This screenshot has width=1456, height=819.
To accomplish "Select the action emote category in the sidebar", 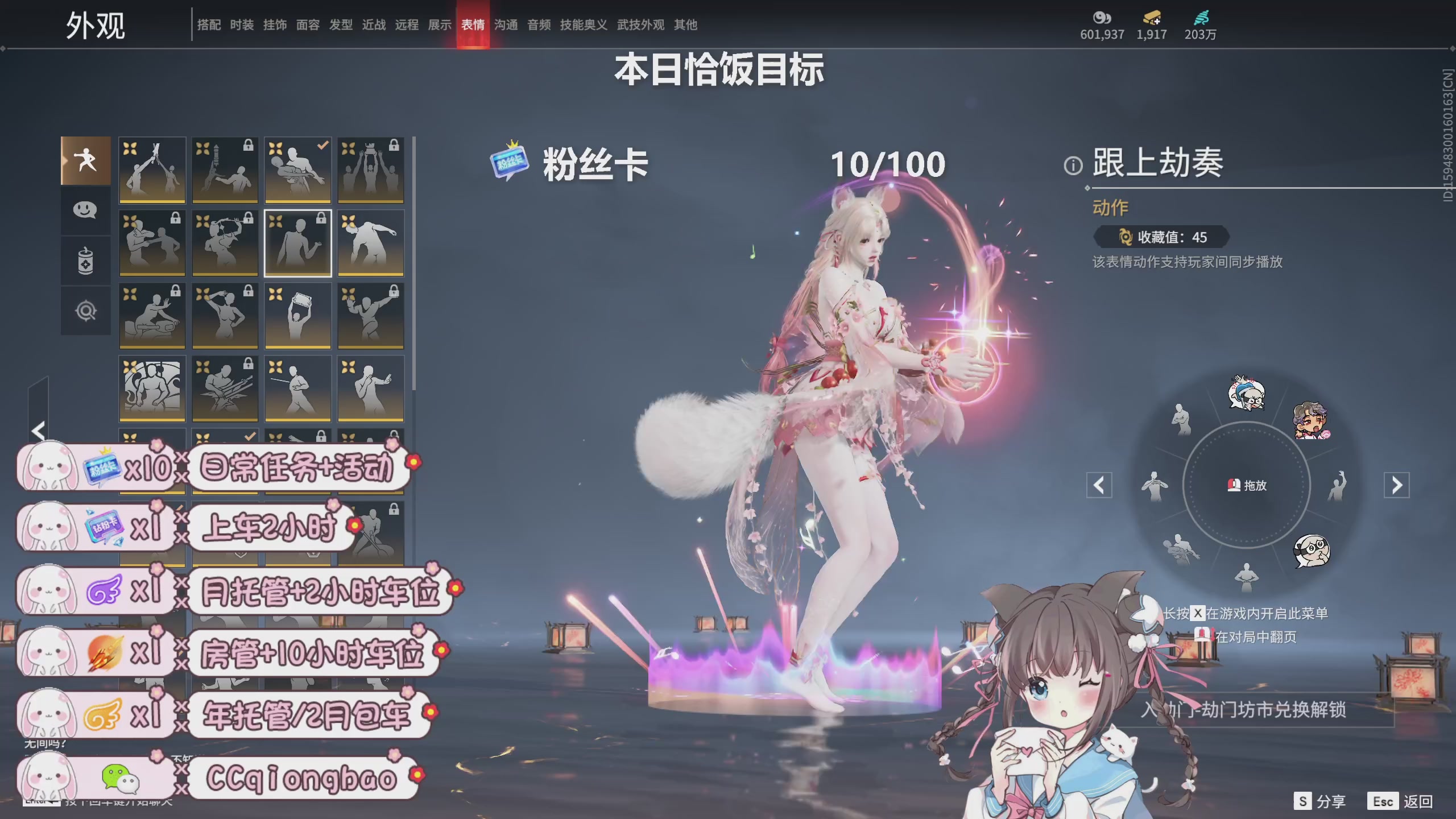I will point(85,161).
